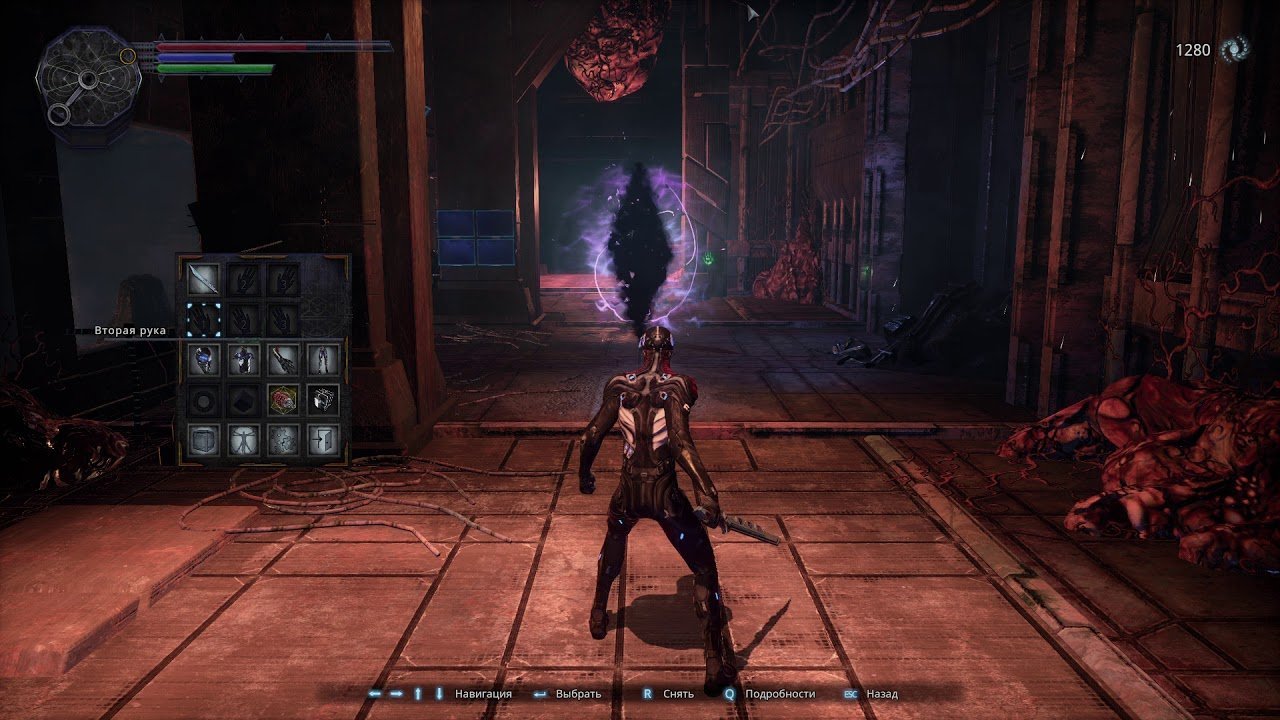Open the Vitruvian man character screen
The width and height of the screenshot is (1280, 720).
tap(243, 438)
